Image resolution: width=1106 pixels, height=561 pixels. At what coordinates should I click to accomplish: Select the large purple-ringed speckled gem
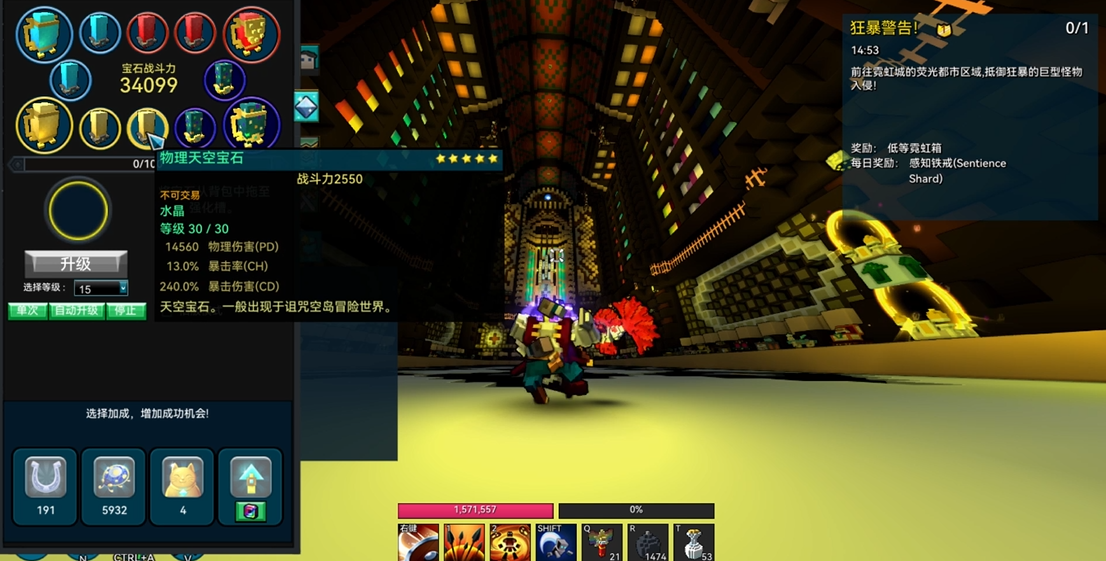coord(250,124)
